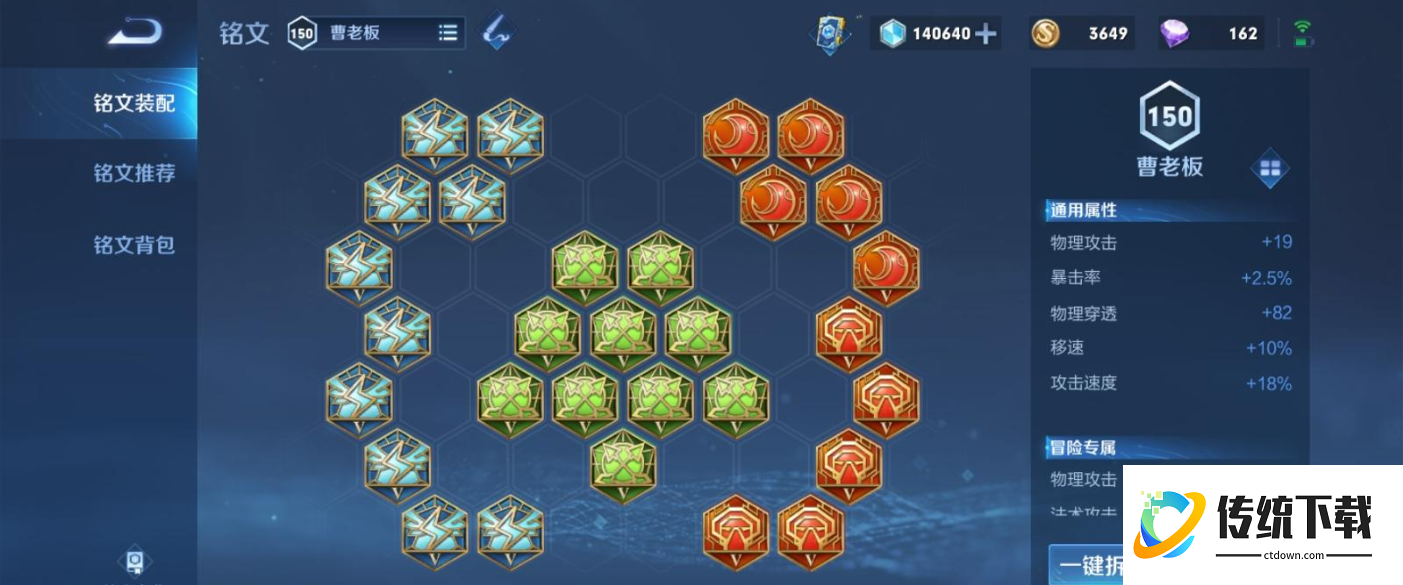Tap the gold coin currency icon
This screenshot has height=585, width=1403.
tap(1045, 34)
